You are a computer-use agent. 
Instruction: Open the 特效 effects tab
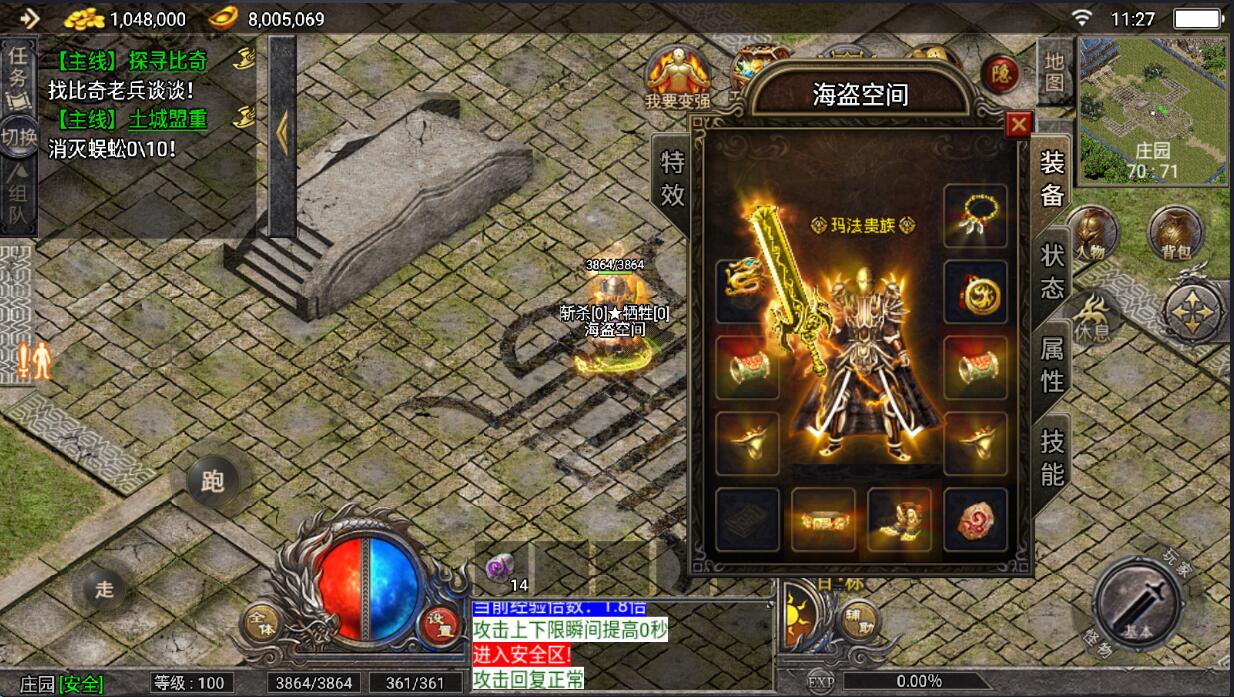(x=673, y=179)
